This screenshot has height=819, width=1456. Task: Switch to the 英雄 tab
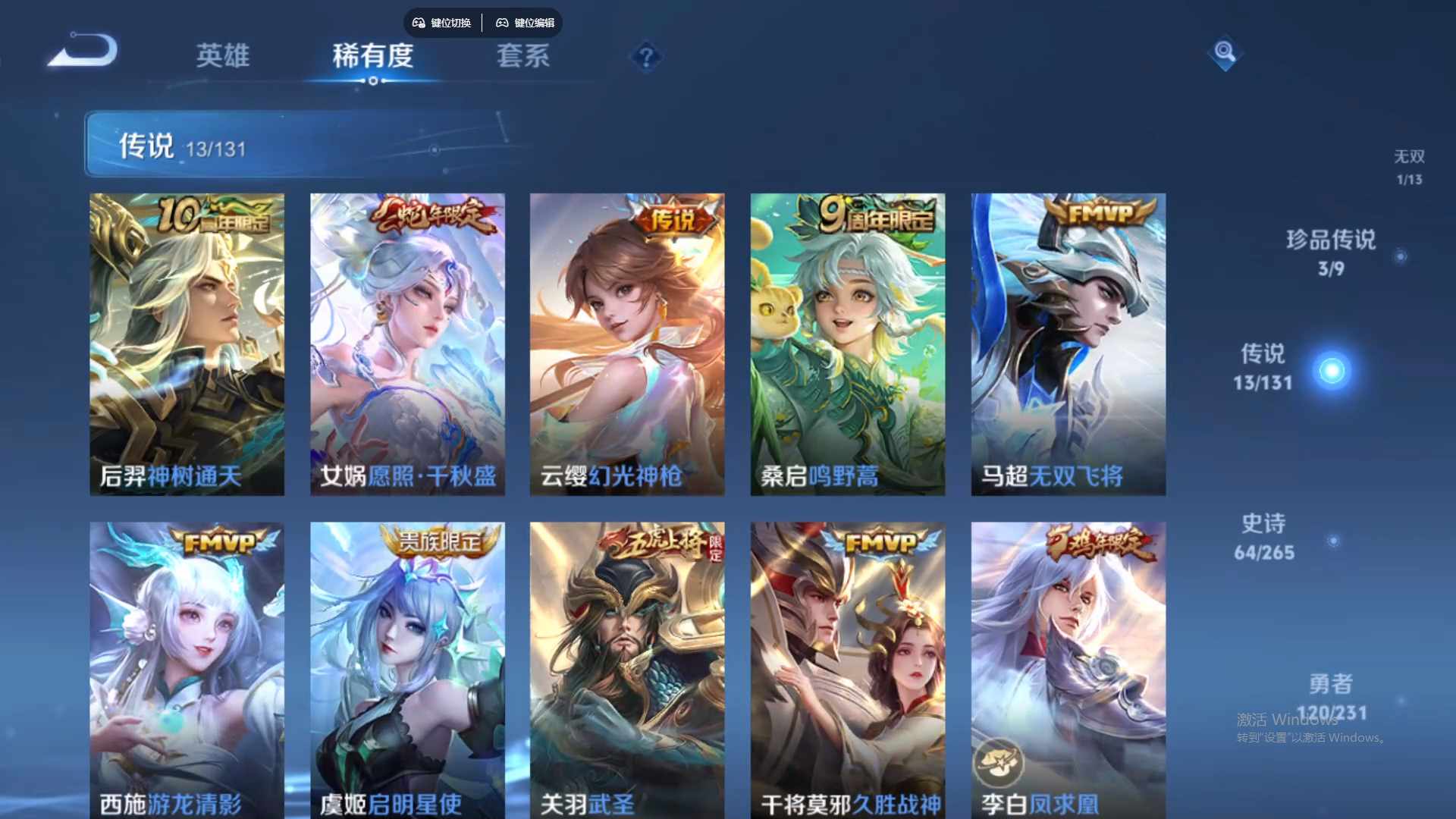pos(223,56)
